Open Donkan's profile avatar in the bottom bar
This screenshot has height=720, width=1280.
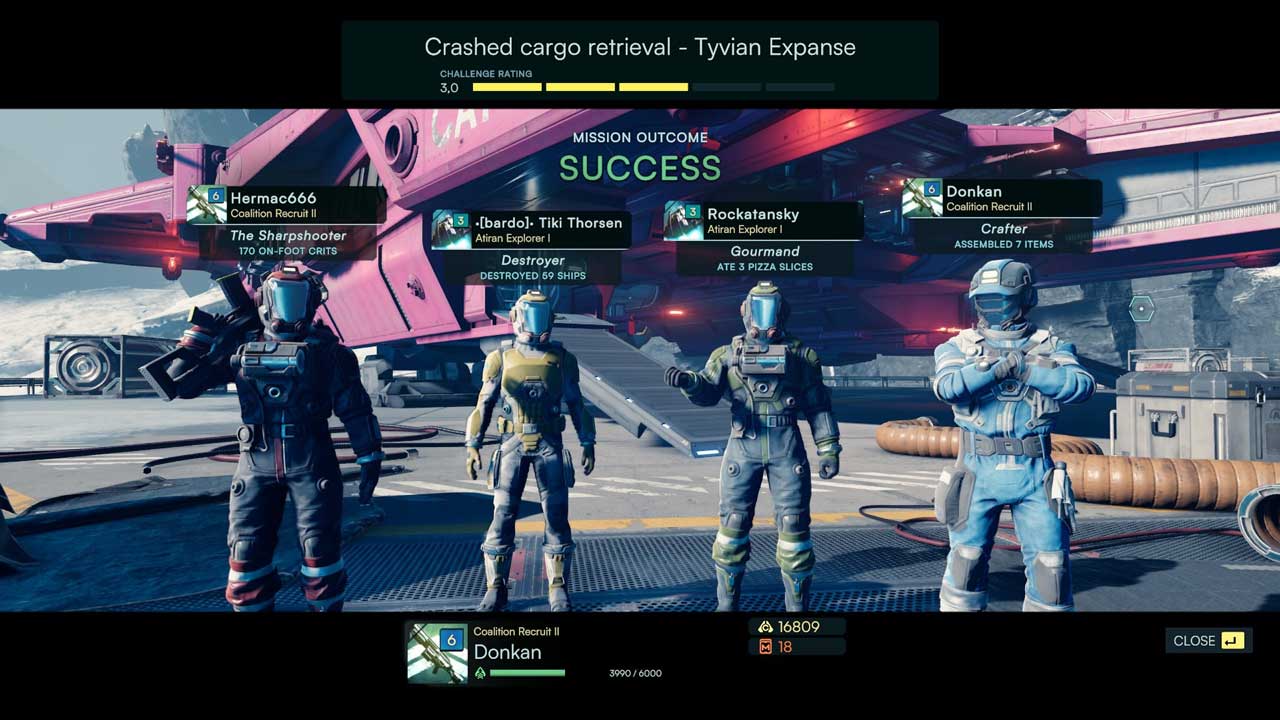pos(437,652)
